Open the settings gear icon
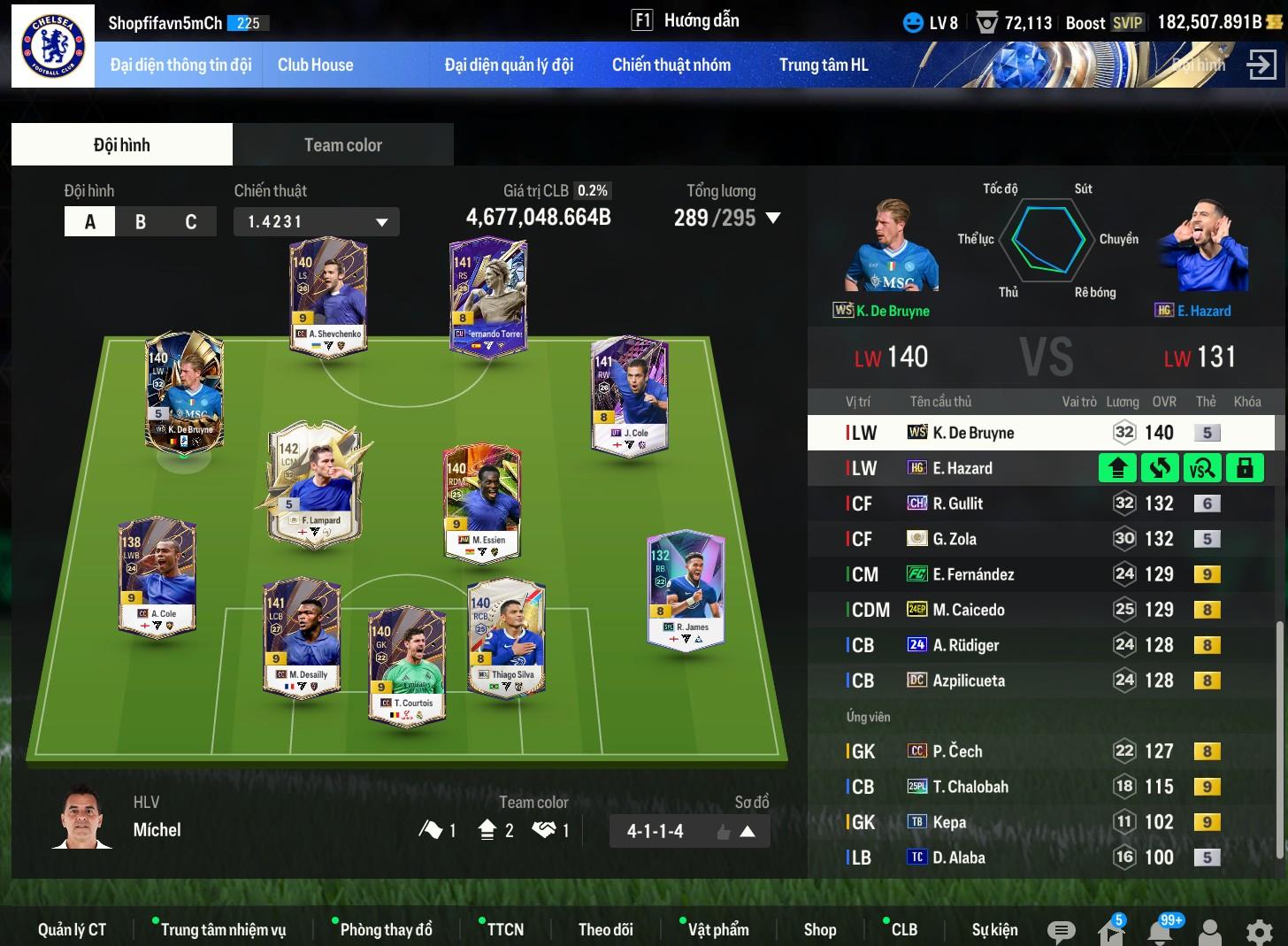 tap(1259, 931)
